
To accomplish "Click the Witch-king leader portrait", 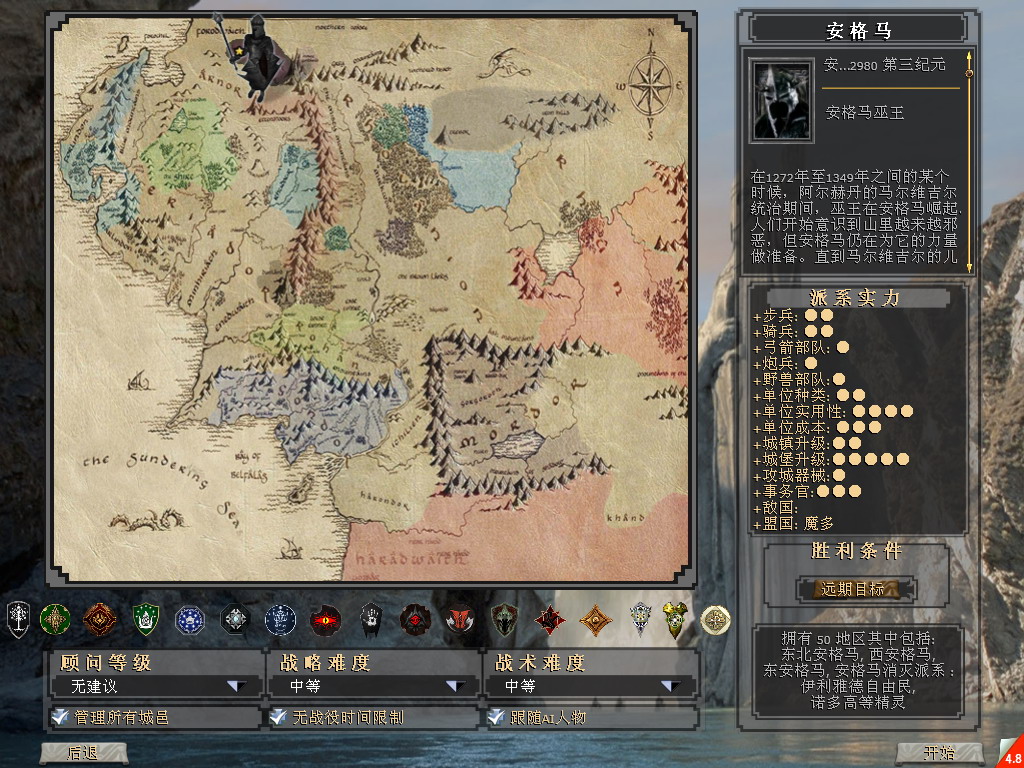I will pyautogui.click(x=781, y=101).
